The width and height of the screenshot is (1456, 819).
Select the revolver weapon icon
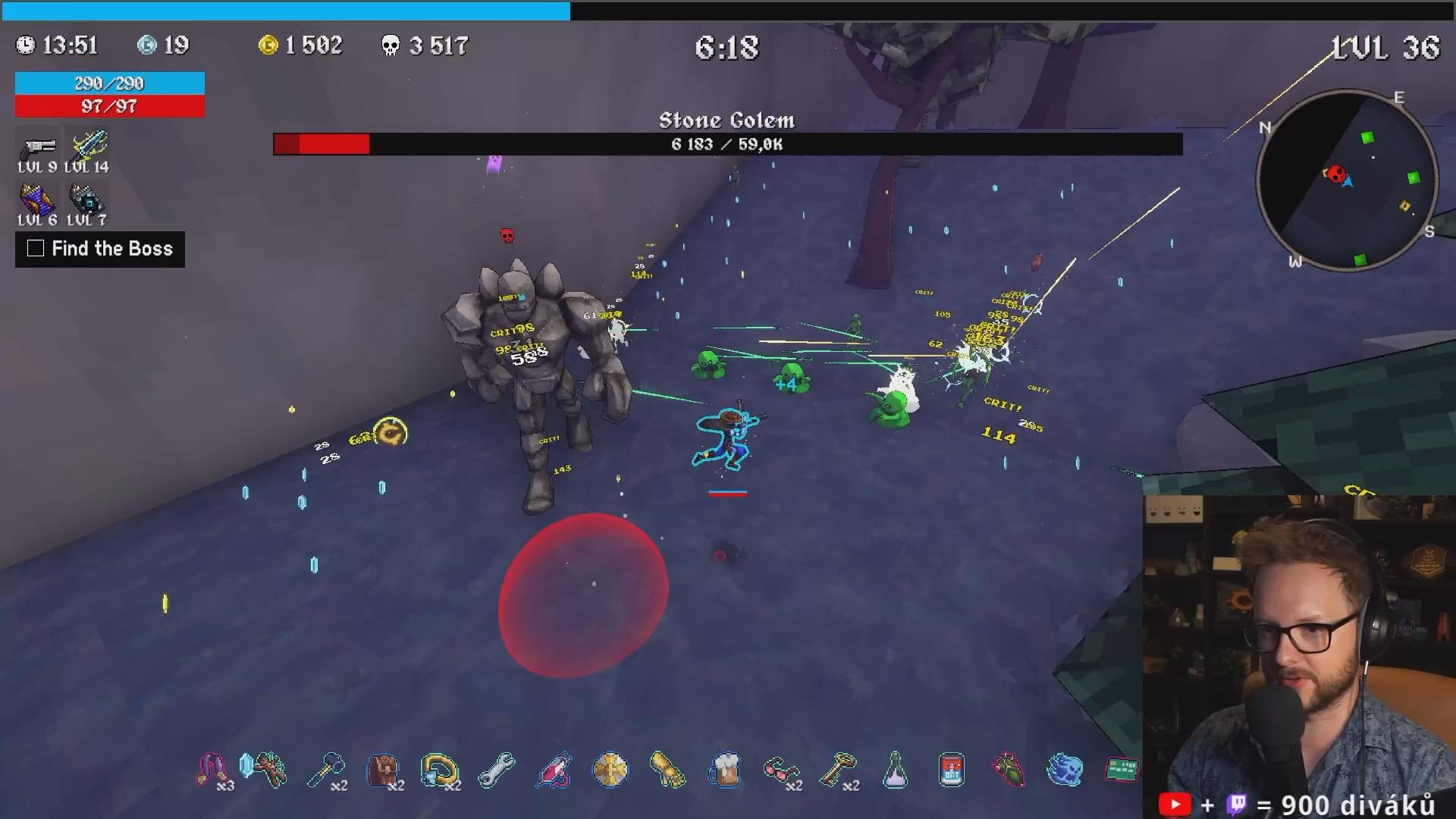tap(38, 146)
